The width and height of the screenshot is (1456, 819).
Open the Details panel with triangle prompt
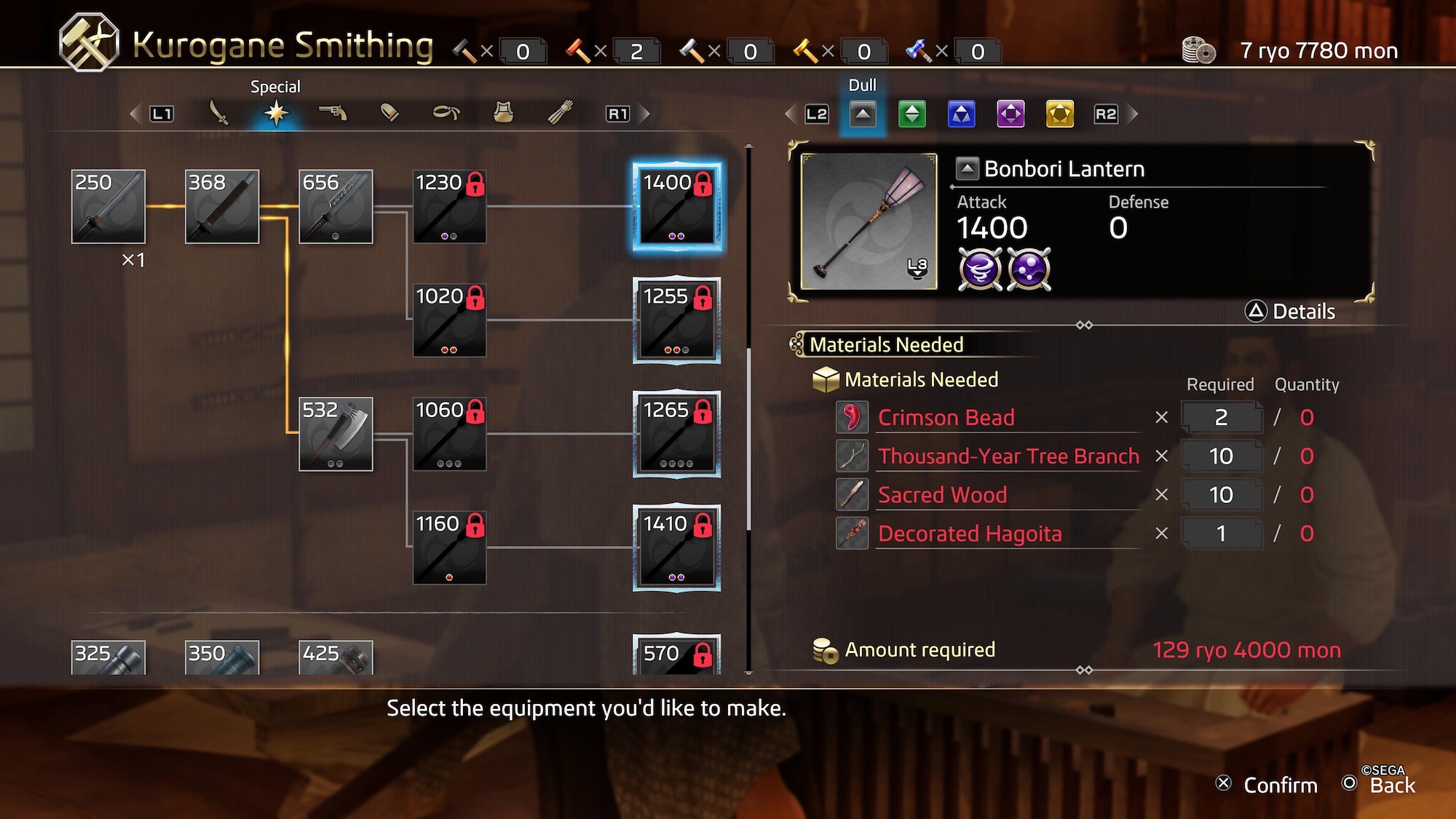pos(1290,312)
